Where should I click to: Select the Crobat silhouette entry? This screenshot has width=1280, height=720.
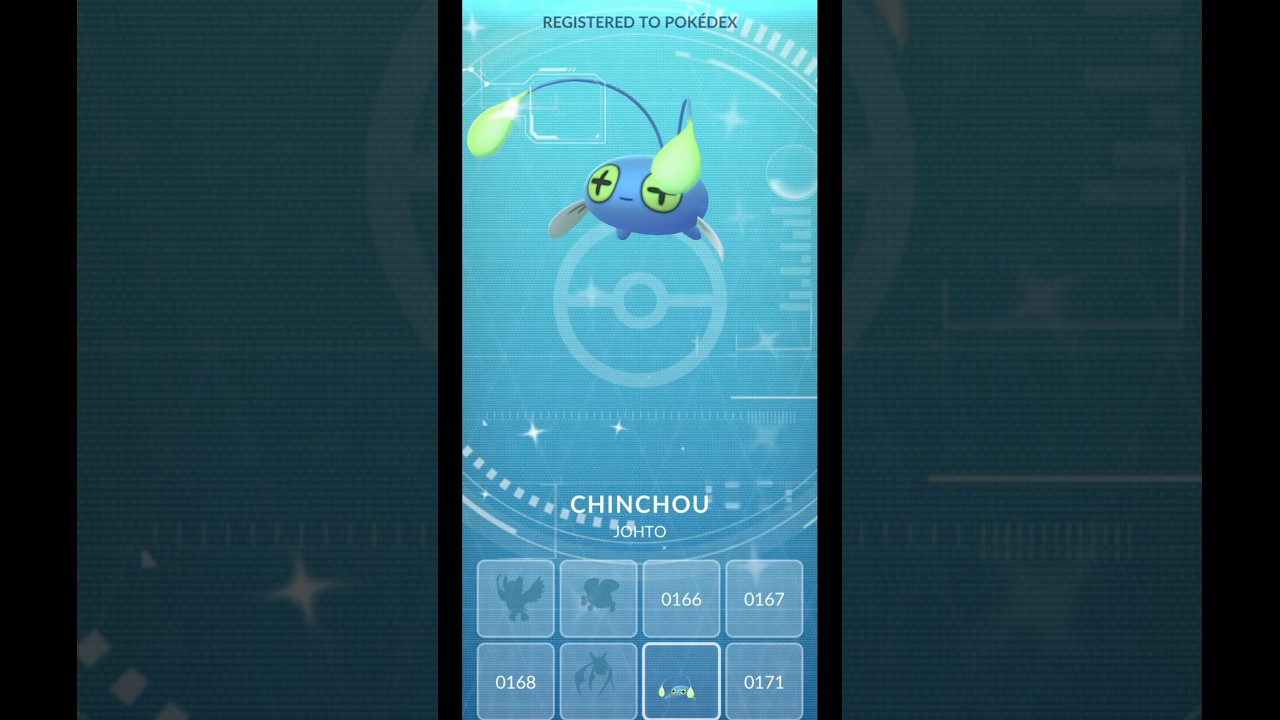pos(598,681)
